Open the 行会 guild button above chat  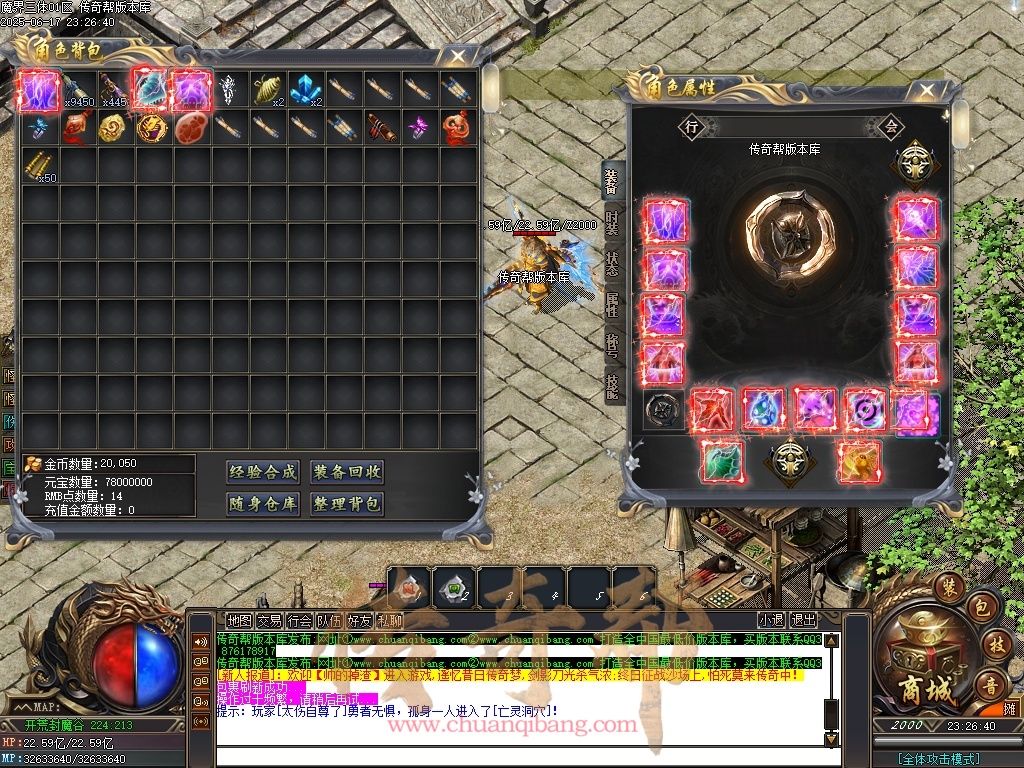pos(299,621)
